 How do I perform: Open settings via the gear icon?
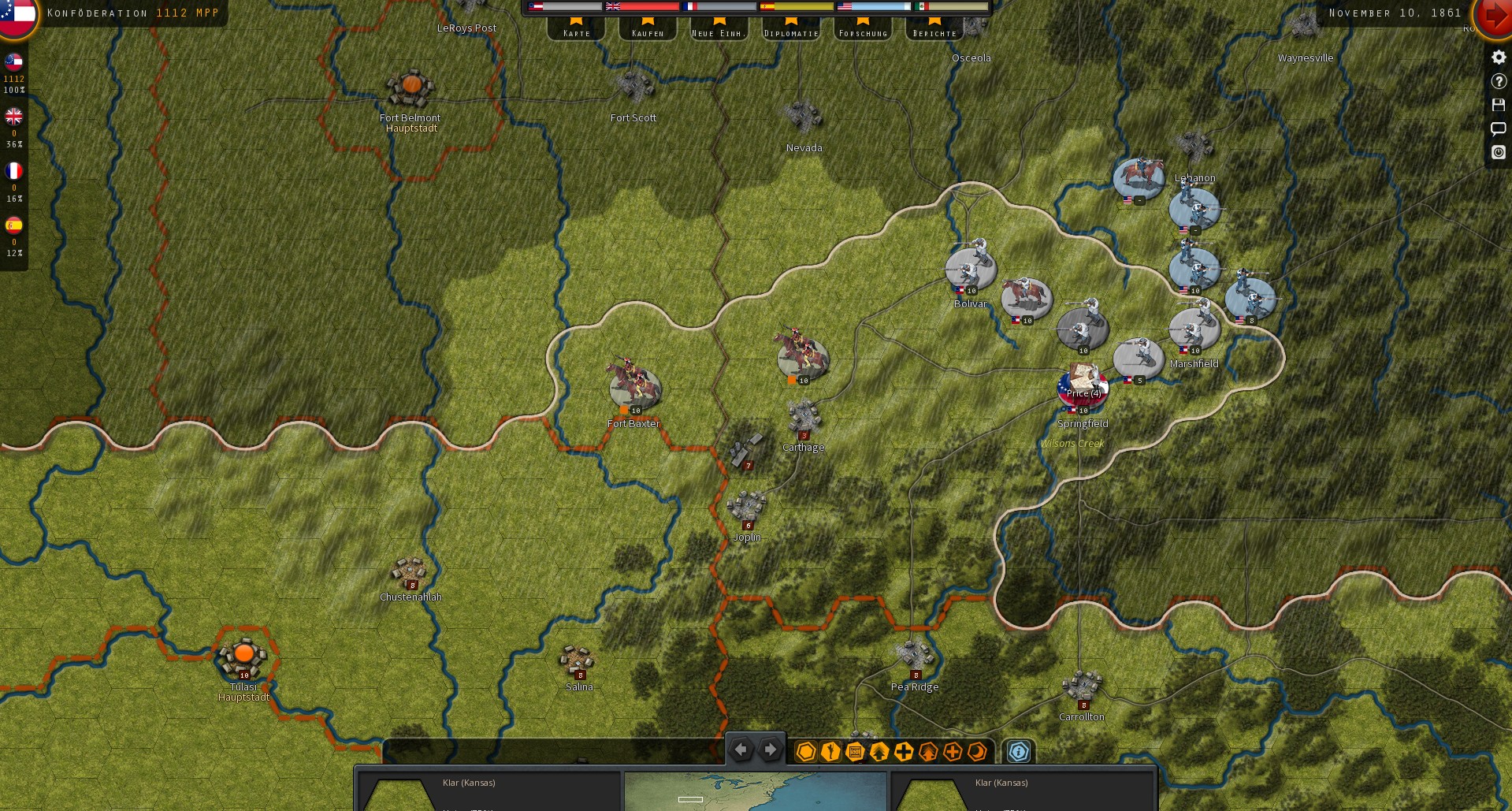click(1499, 58)
